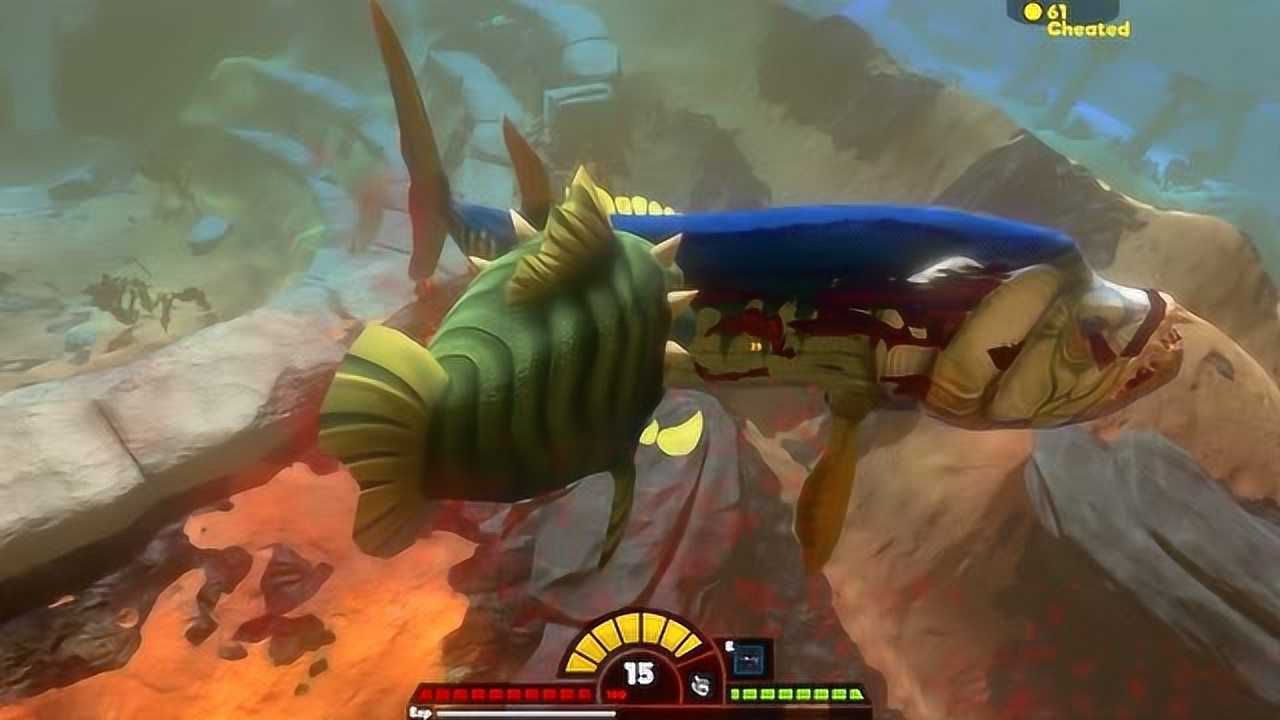
Task: Activate the swirl ability icon beside the level number
Action: 701,685
